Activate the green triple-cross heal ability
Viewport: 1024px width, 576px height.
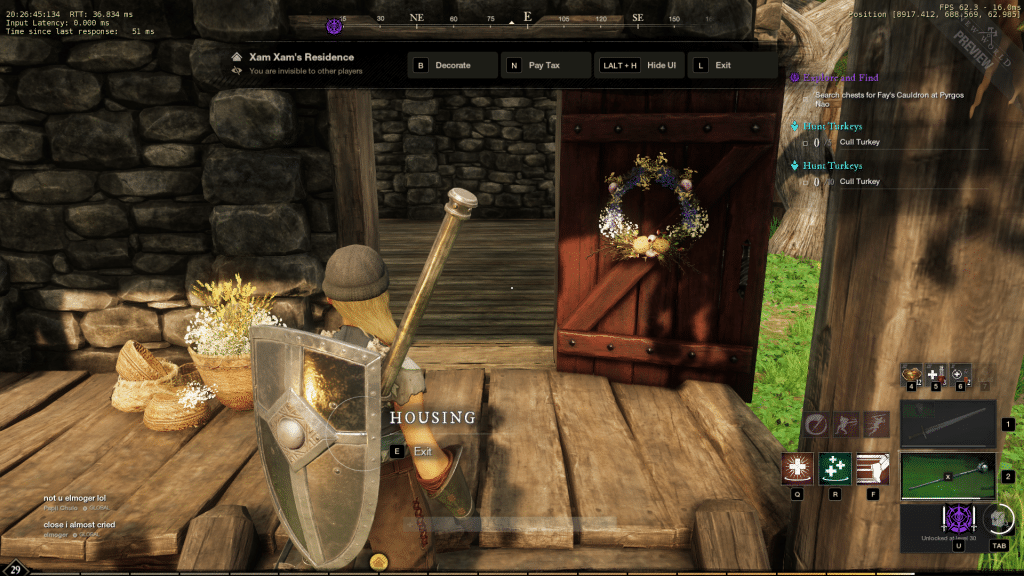[x=835, y=469]
